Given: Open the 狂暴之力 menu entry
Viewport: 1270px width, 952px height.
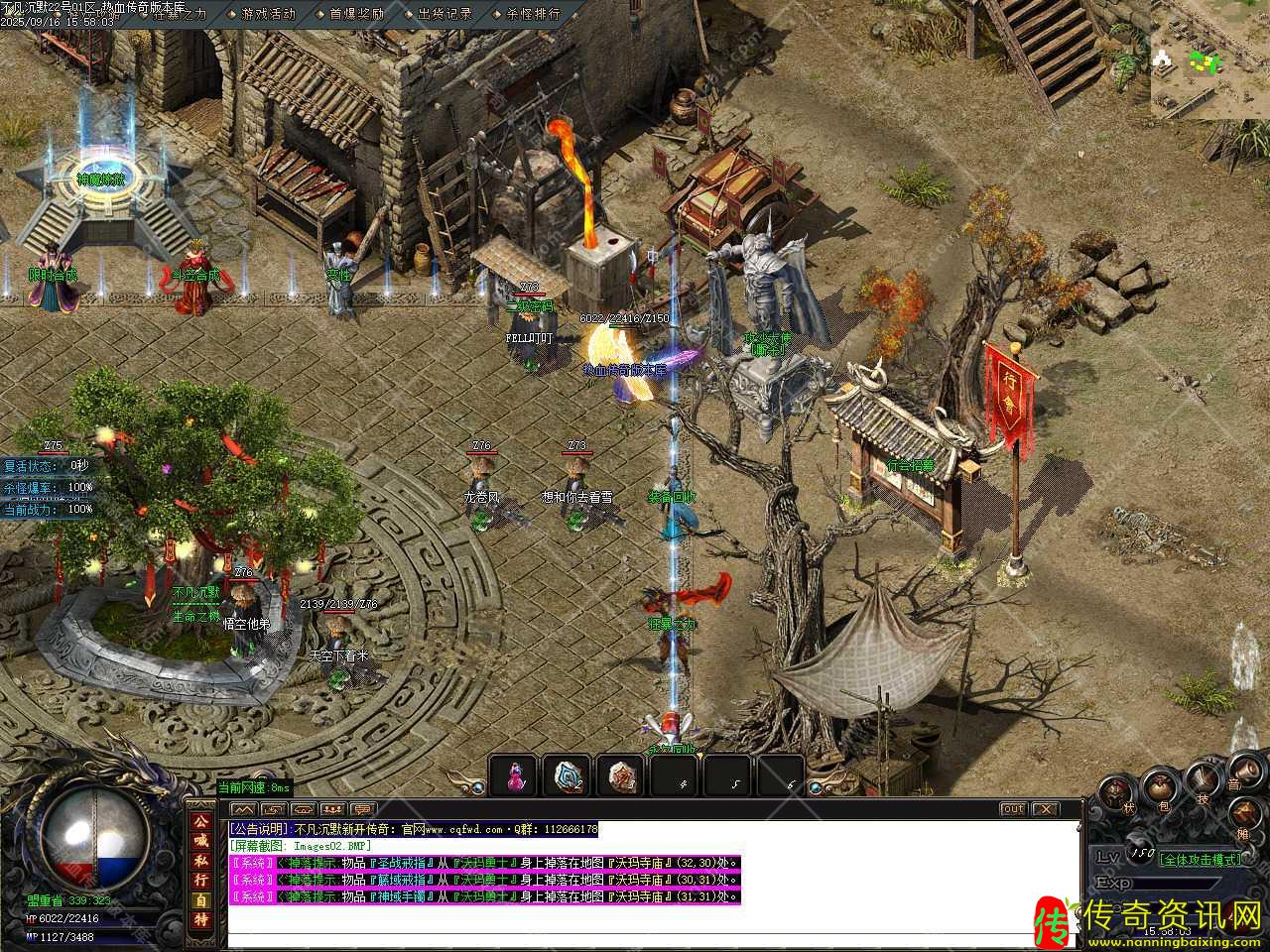Looking at the screenshot, I should [x=180, y=14].
